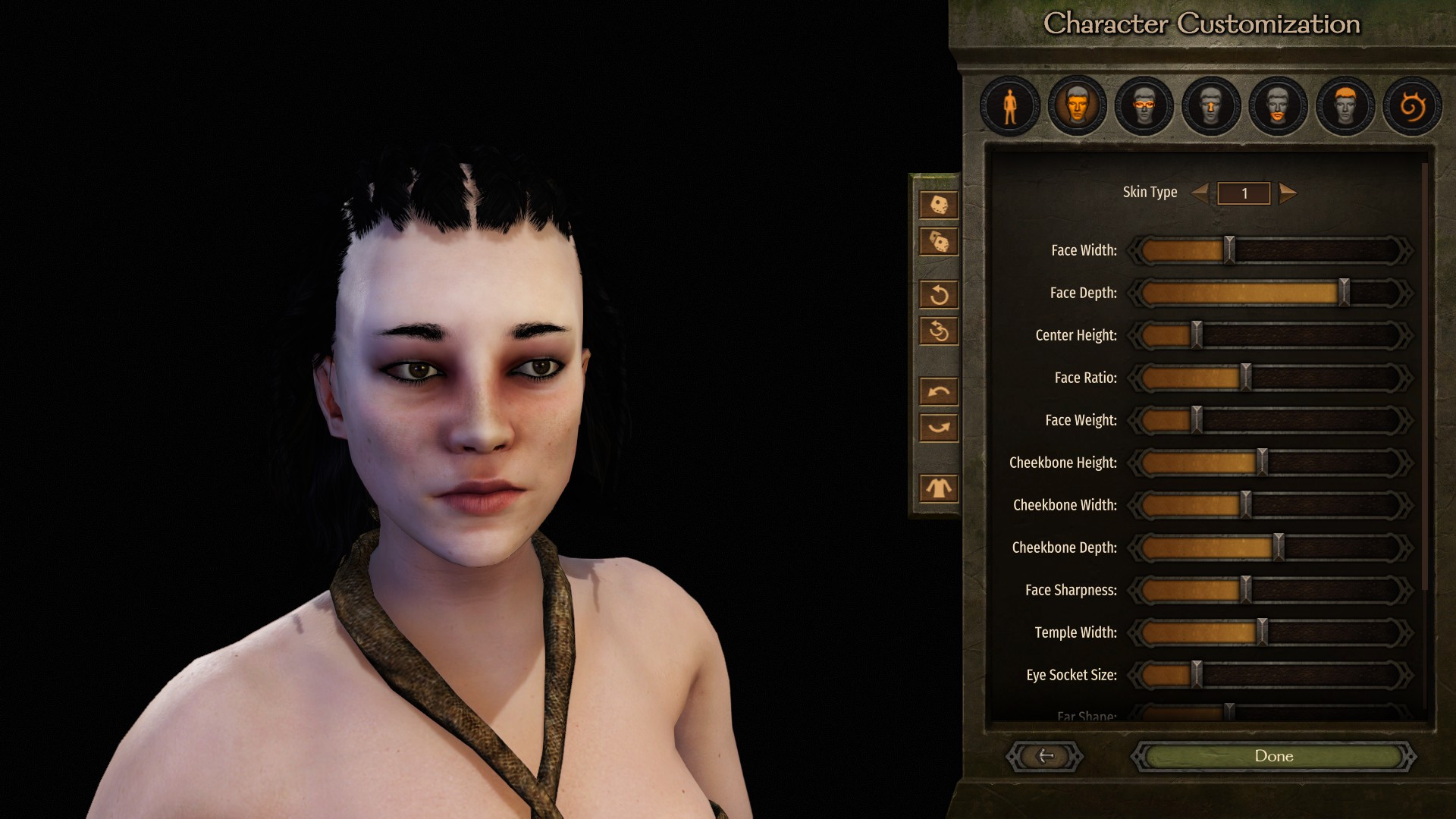Decrease Skin Type with the left arrow

coord(1200,193)
